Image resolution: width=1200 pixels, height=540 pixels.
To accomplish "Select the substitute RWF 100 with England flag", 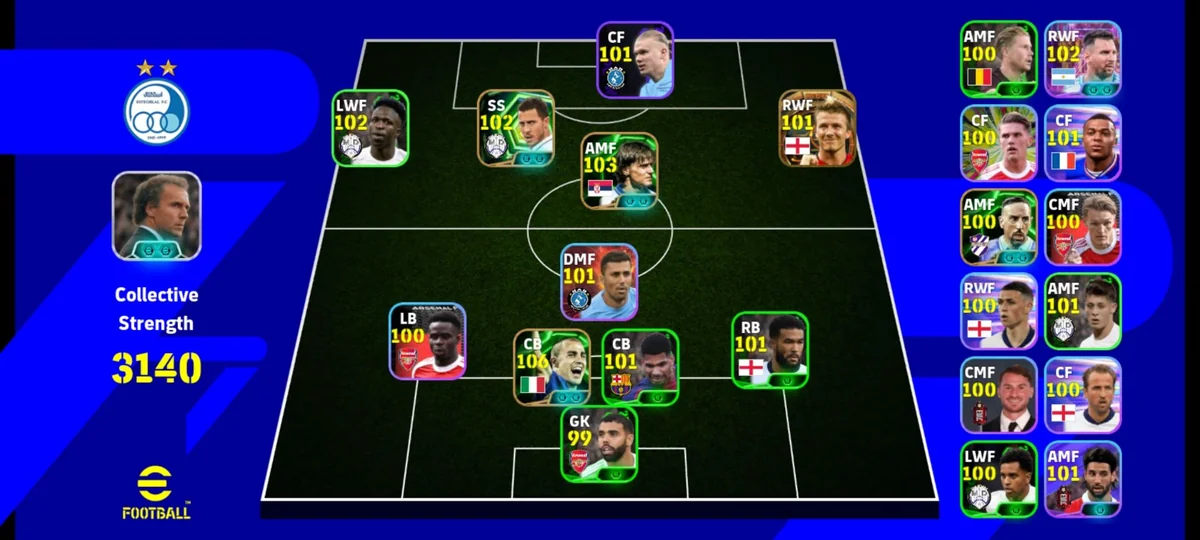I will [x=999, y=311].
